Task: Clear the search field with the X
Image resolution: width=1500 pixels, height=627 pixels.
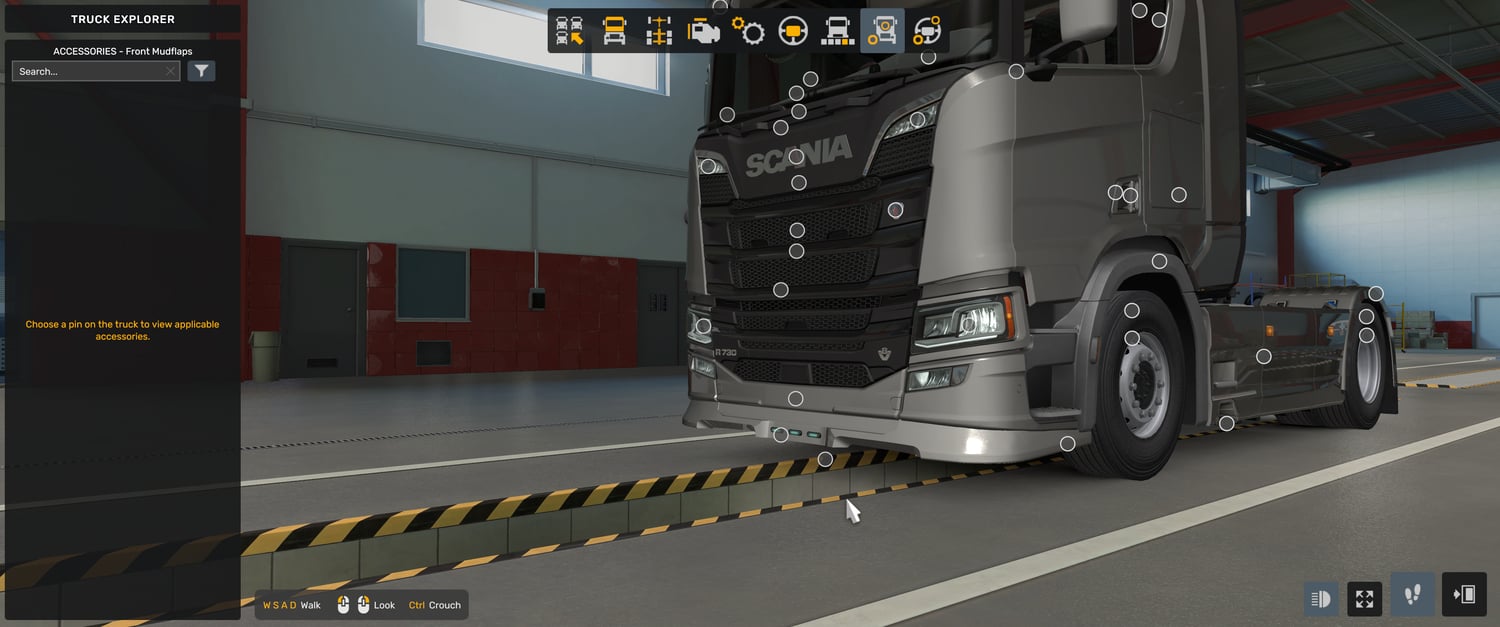Action: (171, 71)
